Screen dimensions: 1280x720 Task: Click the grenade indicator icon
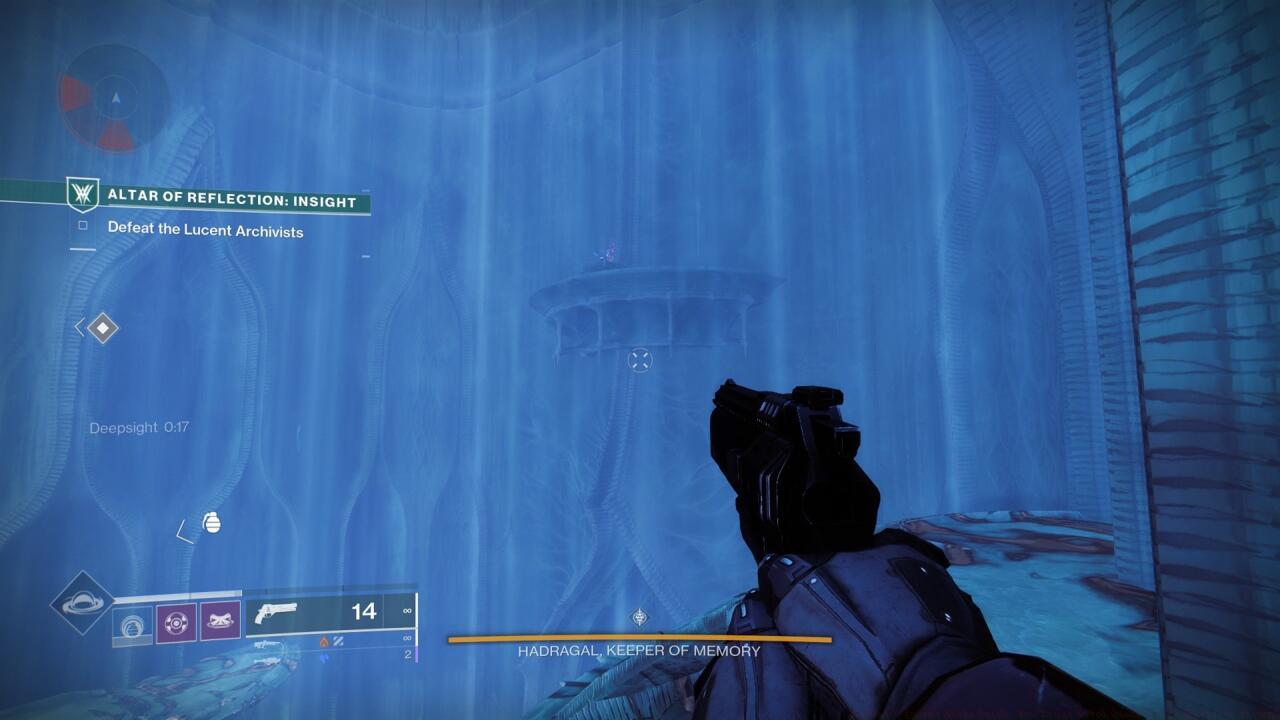pos(211,522)
